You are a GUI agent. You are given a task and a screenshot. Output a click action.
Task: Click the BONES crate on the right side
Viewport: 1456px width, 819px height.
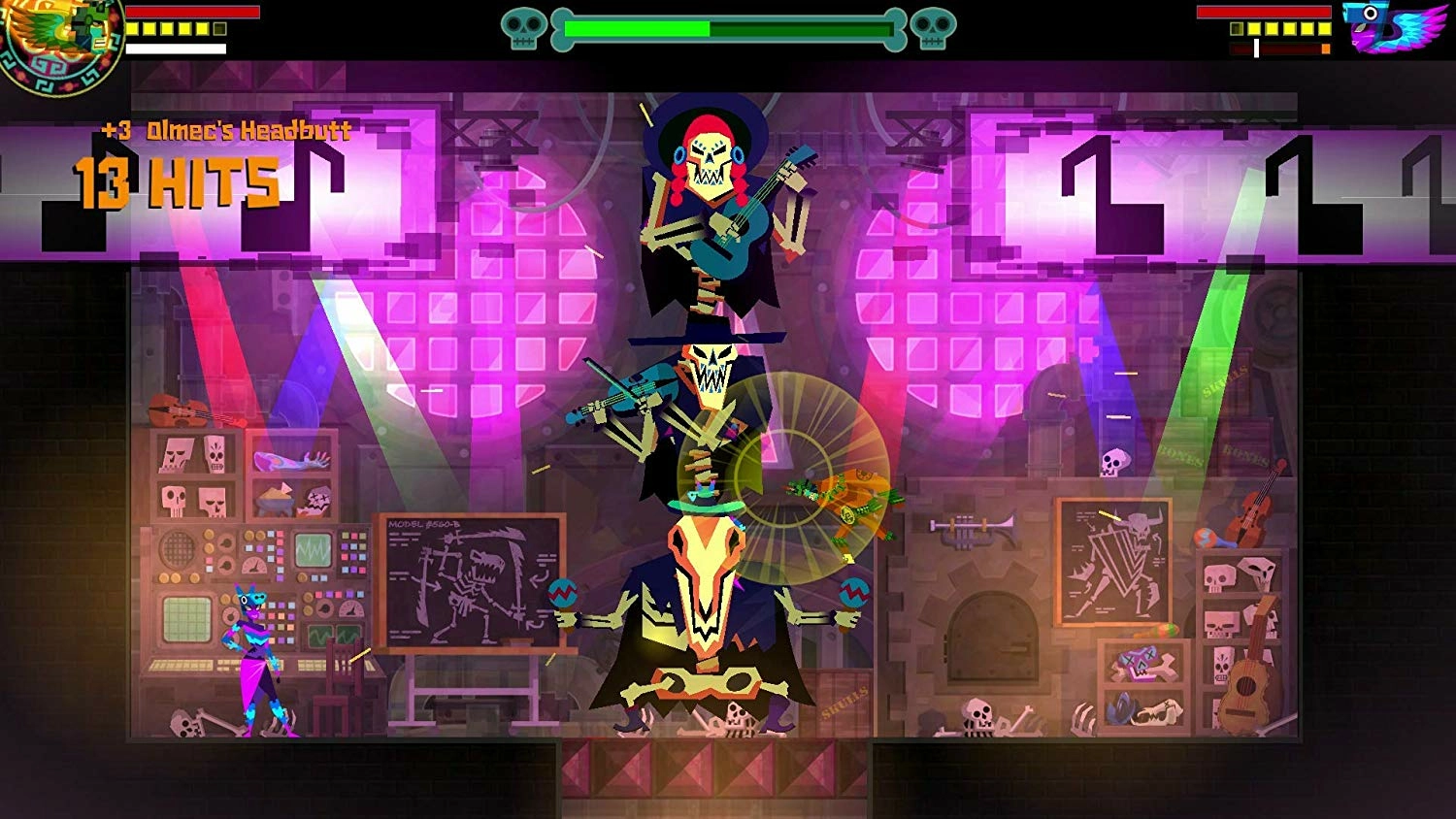point(1244,453)
